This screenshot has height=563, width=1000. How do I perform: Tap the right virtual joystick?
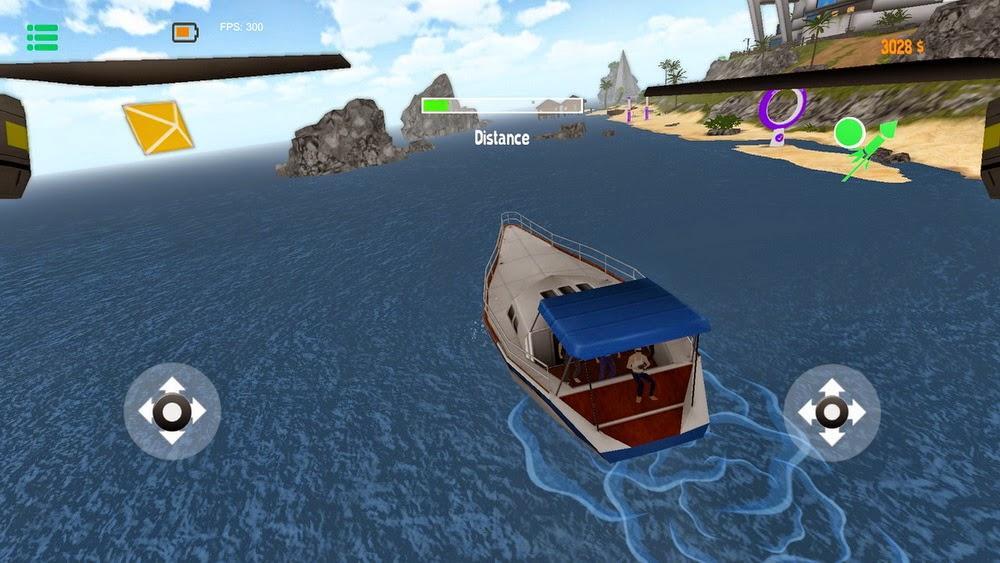point(832,411)
